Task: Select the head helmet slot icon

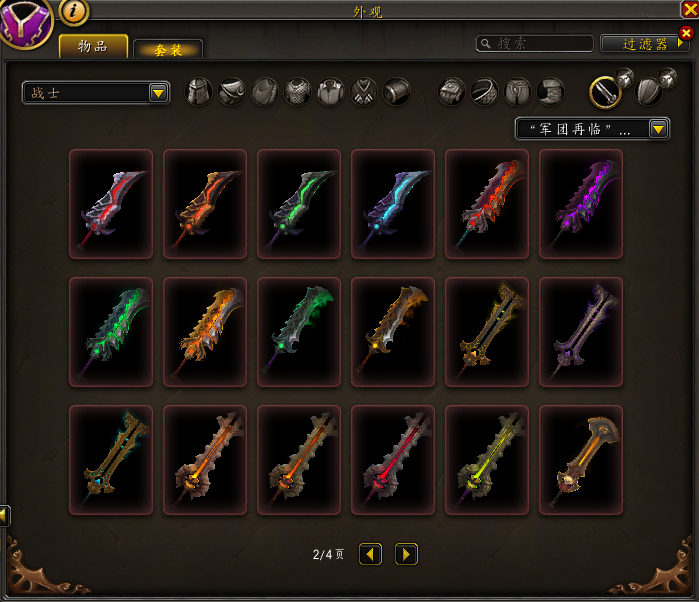Action: click(200, 92)
